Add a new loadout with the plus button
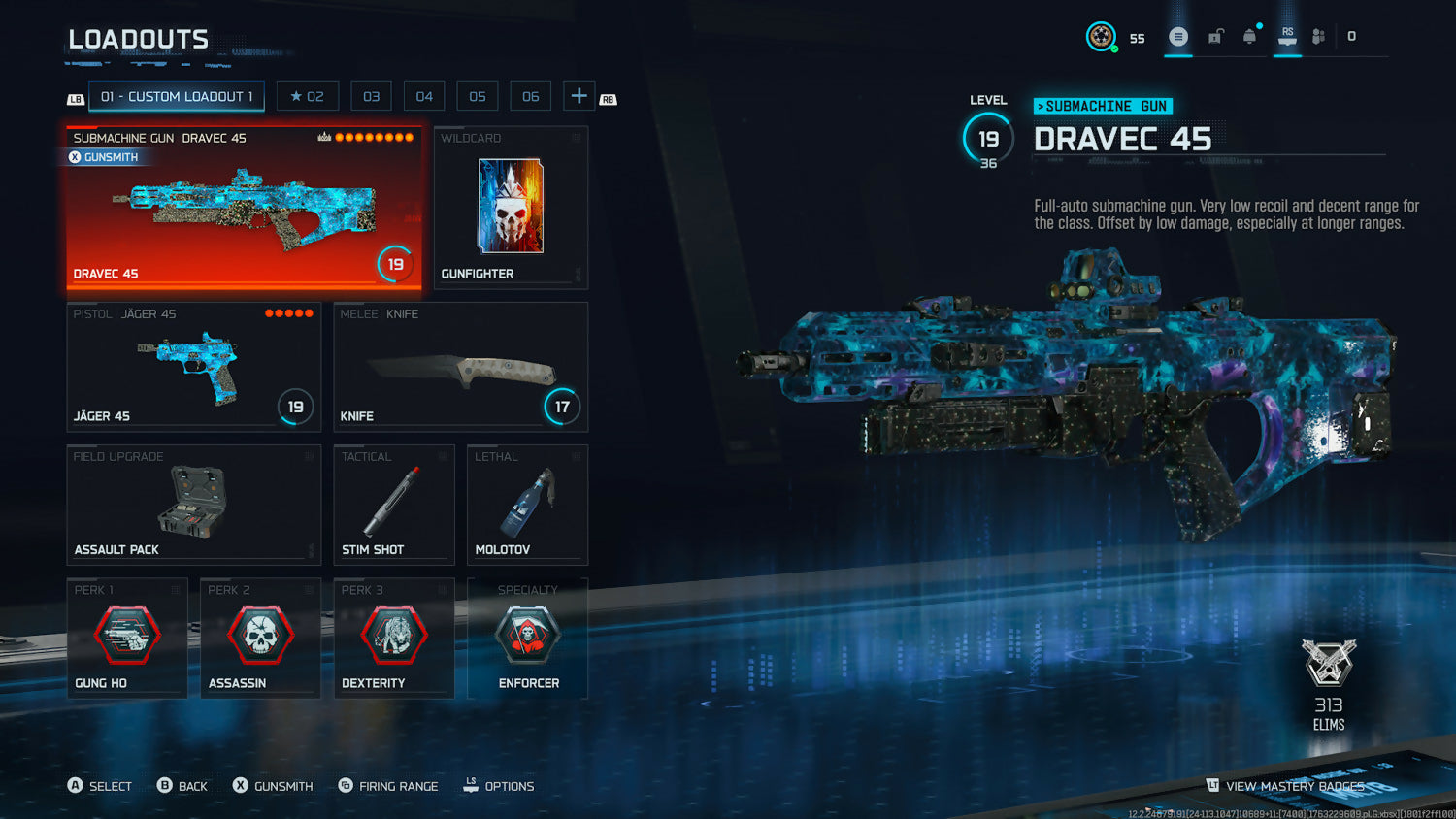1456x819 pixels. (579, 96)
